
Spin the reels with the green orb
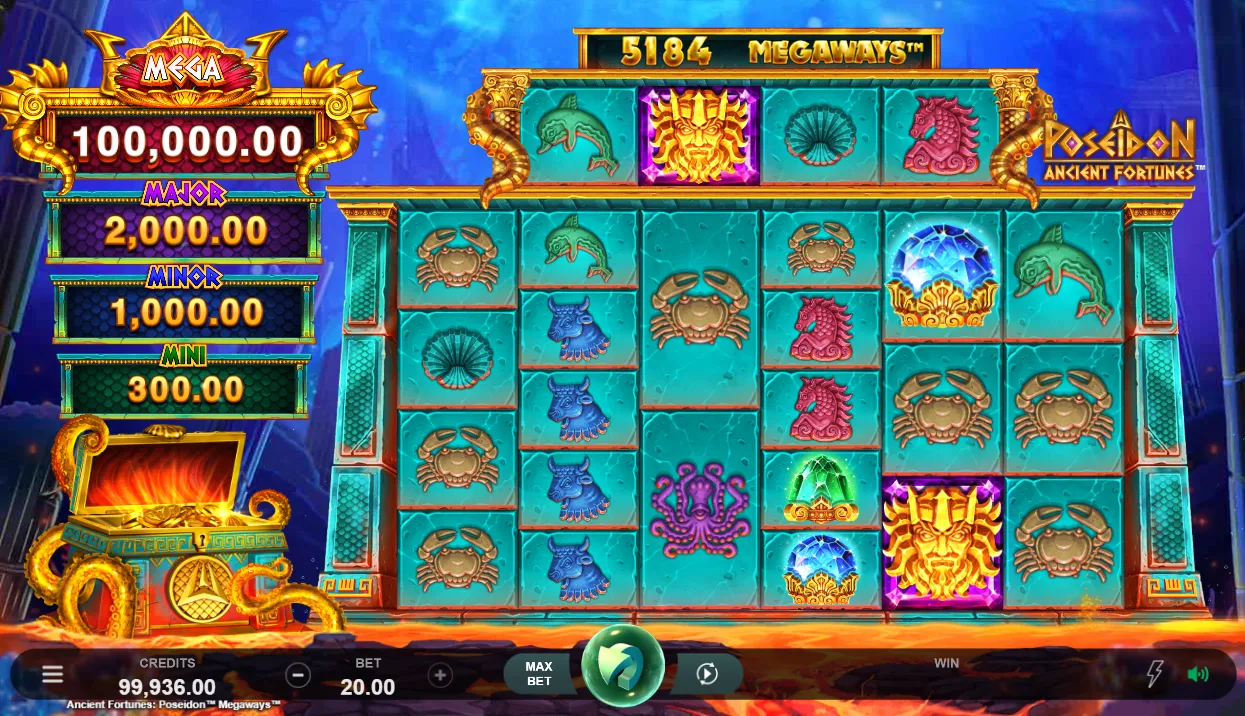623,667
